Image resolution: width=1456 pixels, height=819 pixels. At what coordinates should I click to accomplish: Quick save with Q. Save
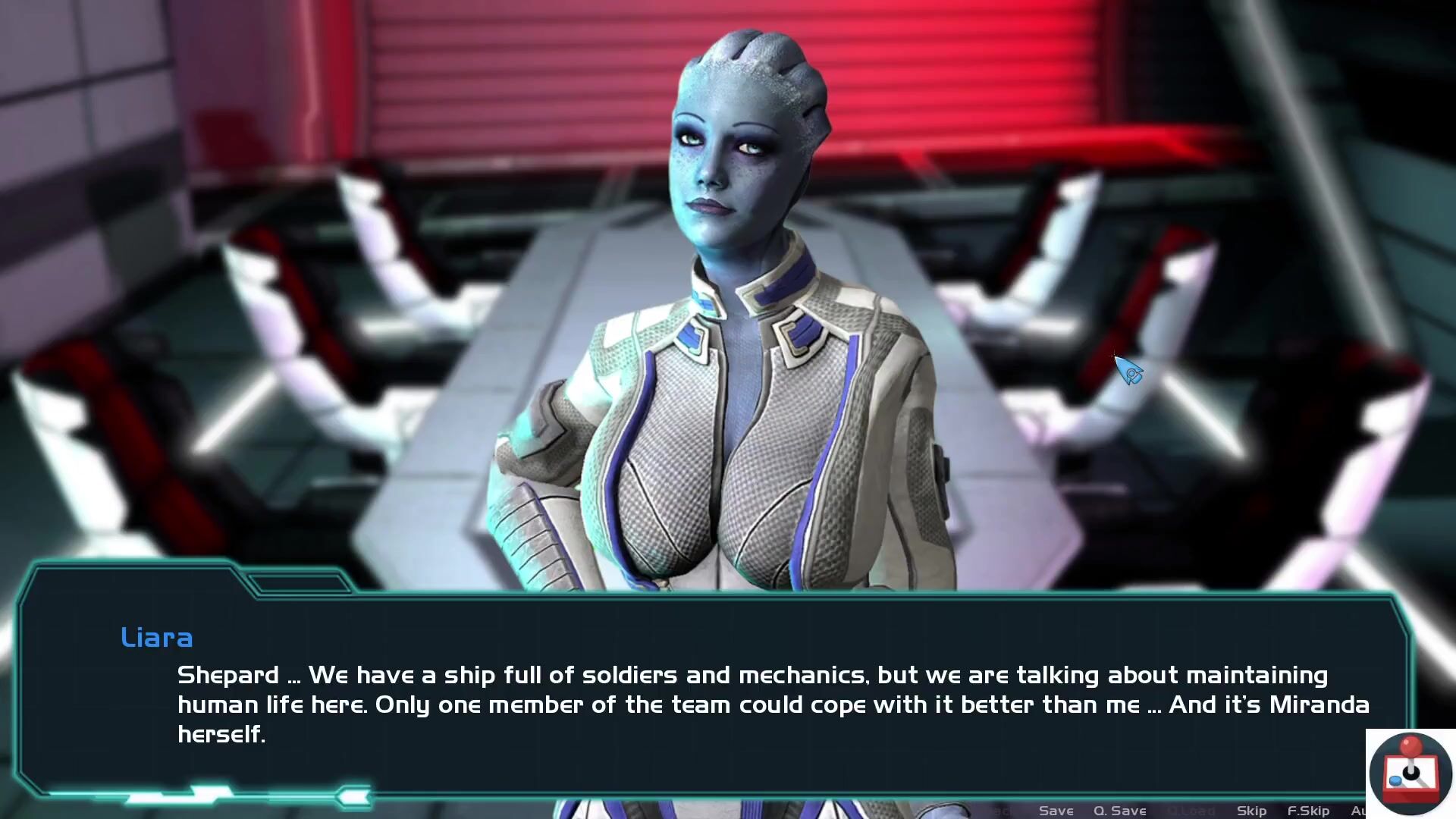1119,811
